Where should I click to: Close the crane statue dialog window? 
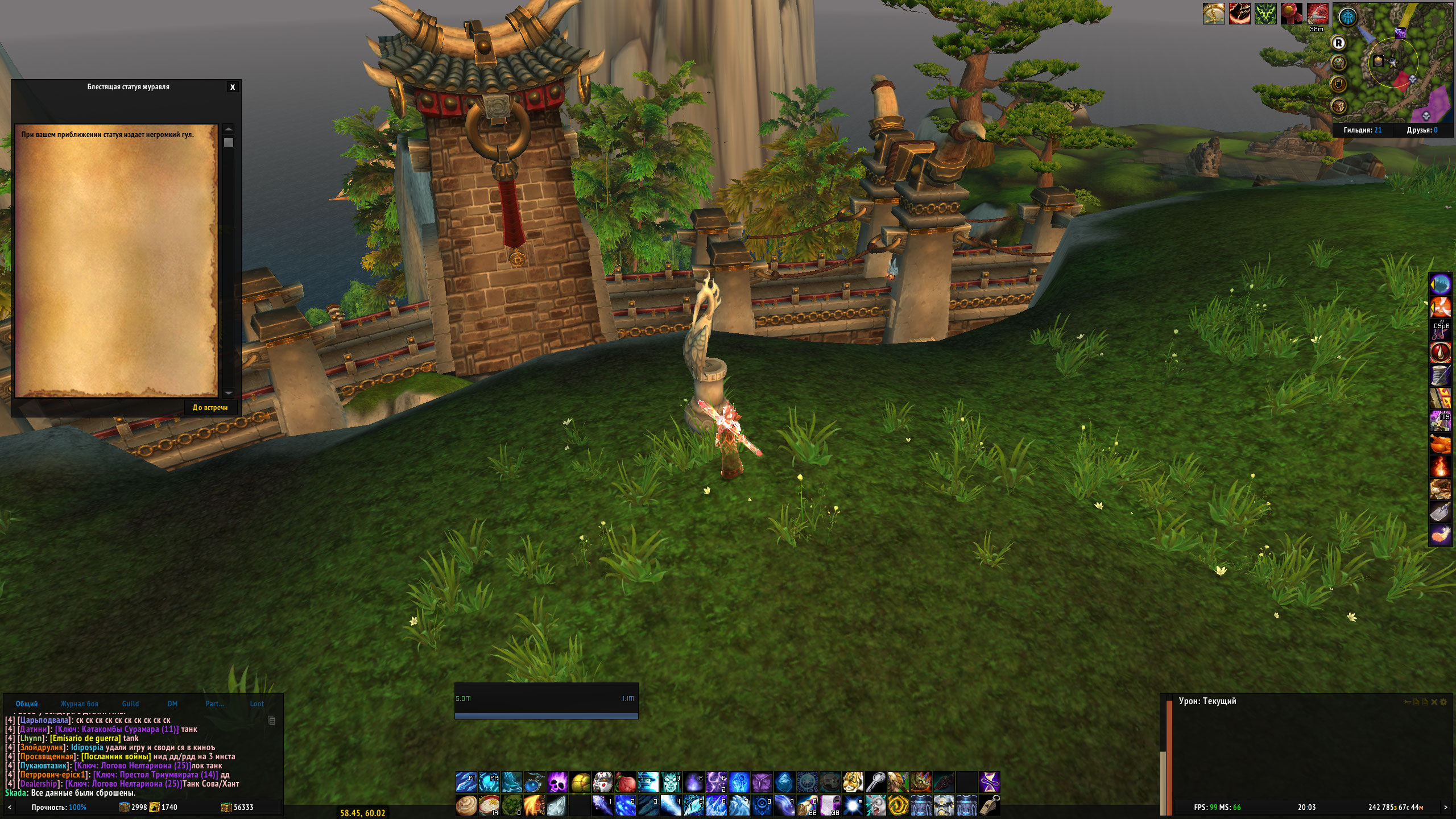(232, 87)
